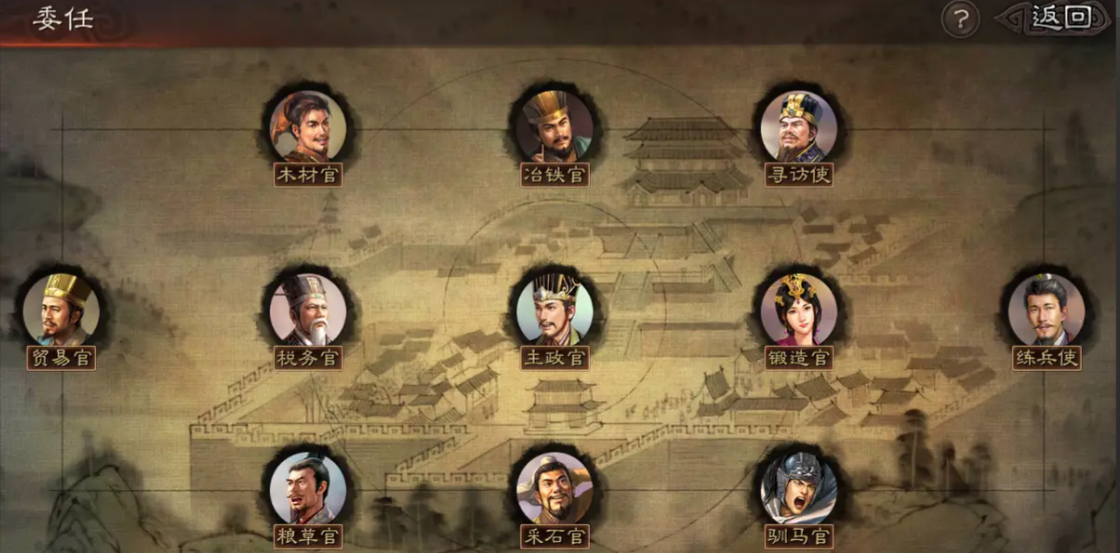Screen dimensions: 1120x553
Task: Select the 贸易官 officer portrait
Action: pos(61,308)
